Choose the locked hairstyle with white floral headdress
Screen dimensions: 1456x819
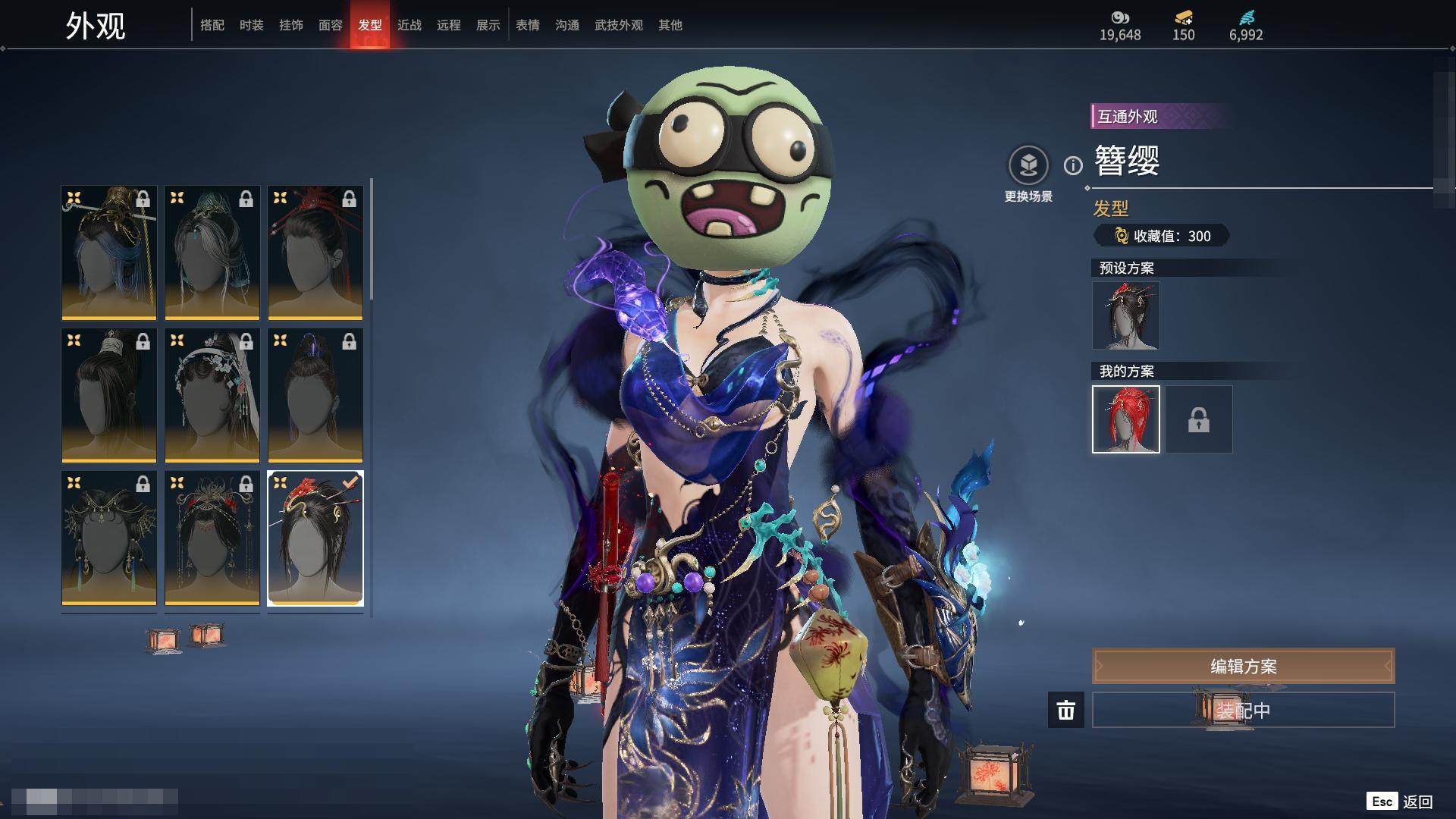(x=212, y=395)
